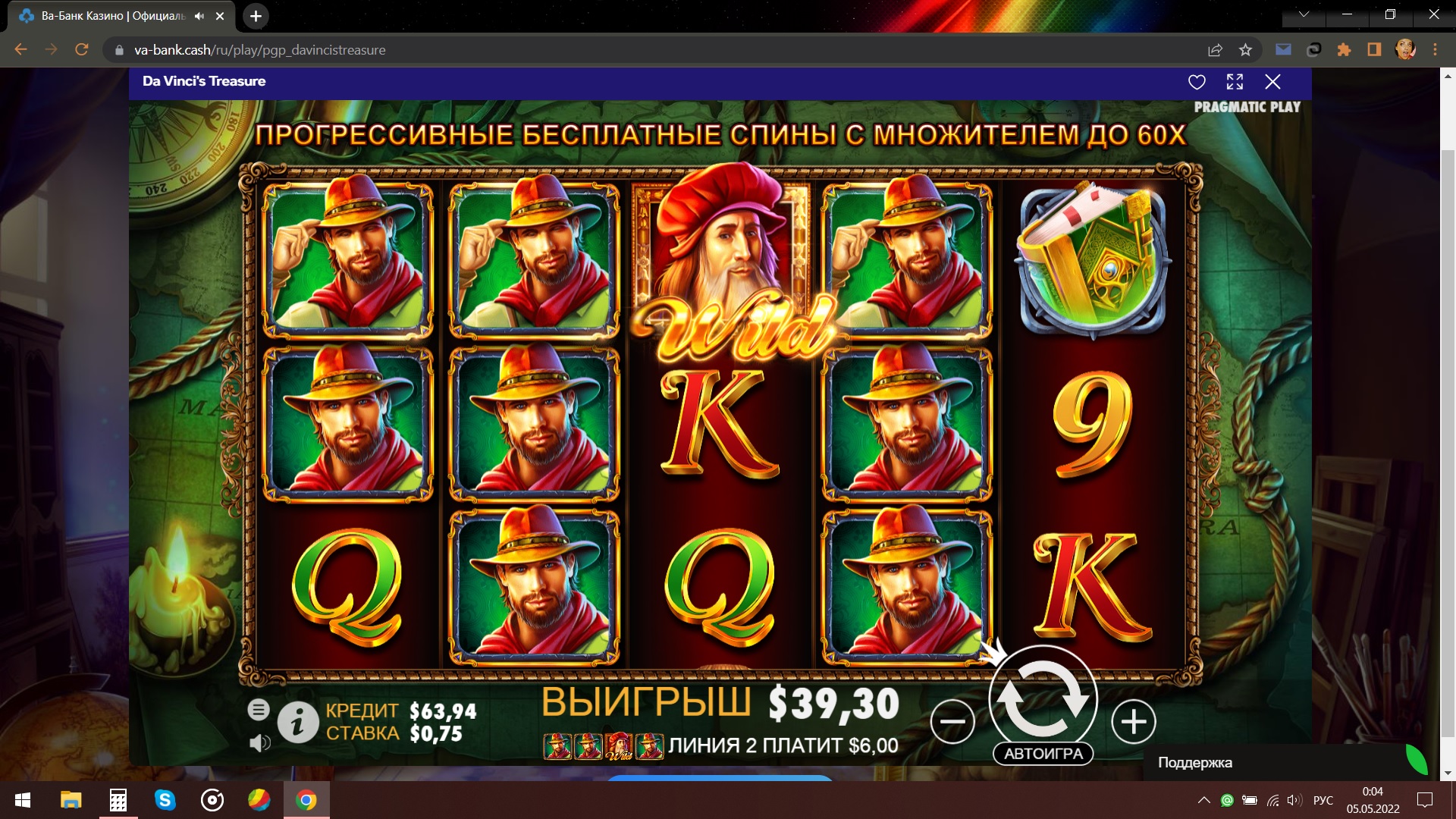The height and width of the screenshot is (819, 1456).
Task: Open the game info paytable
Action: tap(297, 722)
